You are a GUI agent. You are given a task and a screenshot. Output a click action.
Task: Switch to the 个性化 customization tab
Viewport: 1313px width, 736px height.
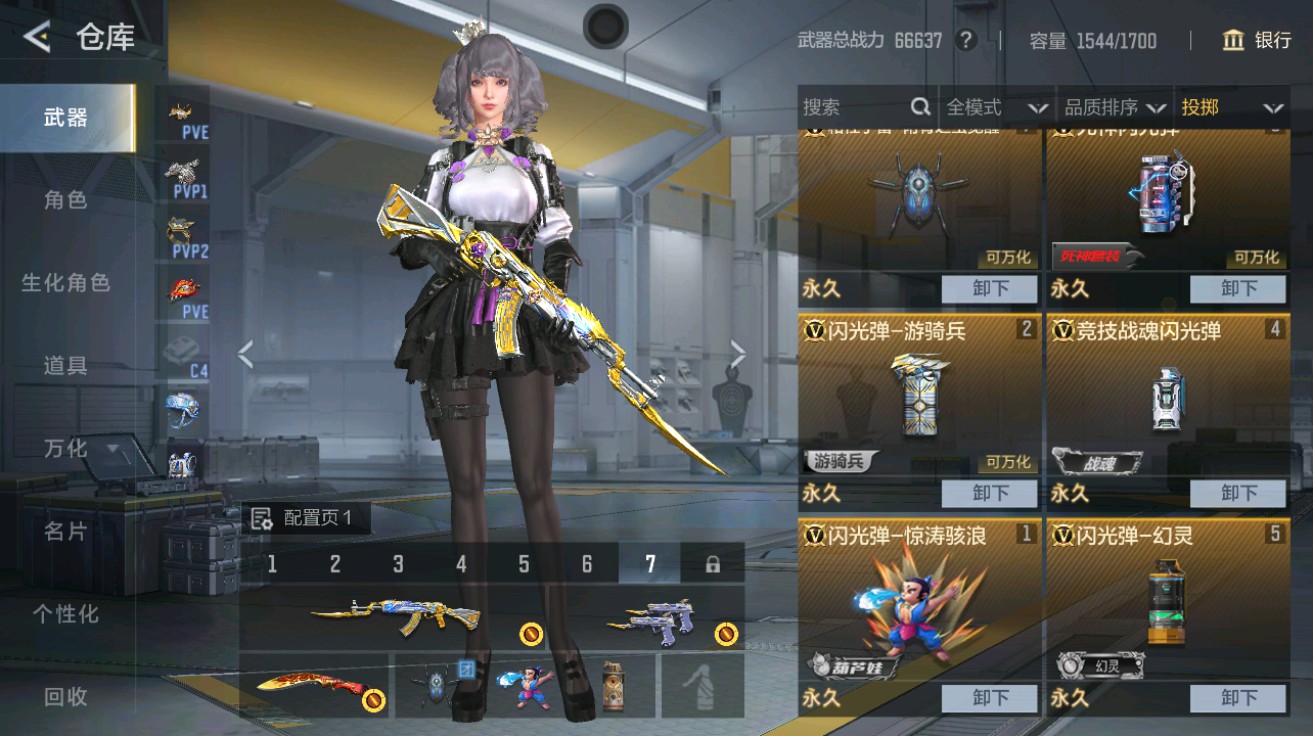[x=66, y=614]
